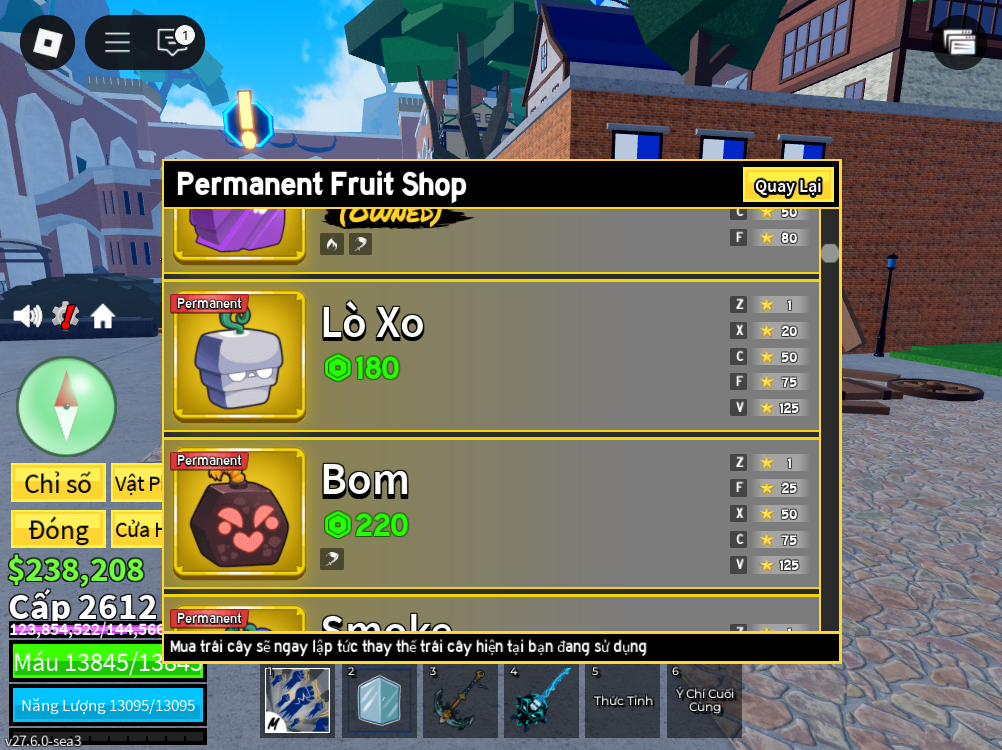
Task: Click the green compass
Action: coord(66,406)
